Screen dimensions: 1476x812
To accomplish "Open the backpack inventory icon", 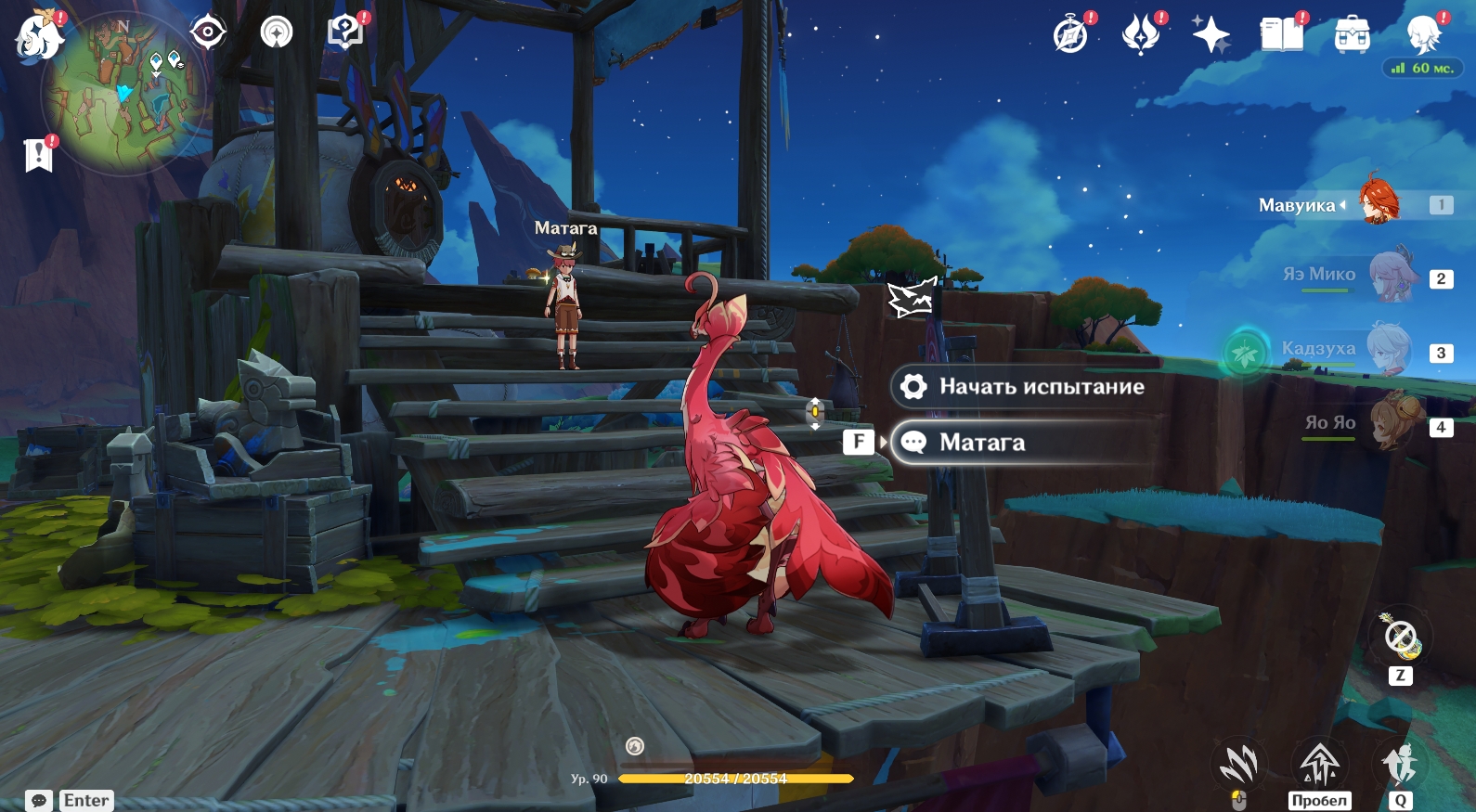I will click(1352, 35).
